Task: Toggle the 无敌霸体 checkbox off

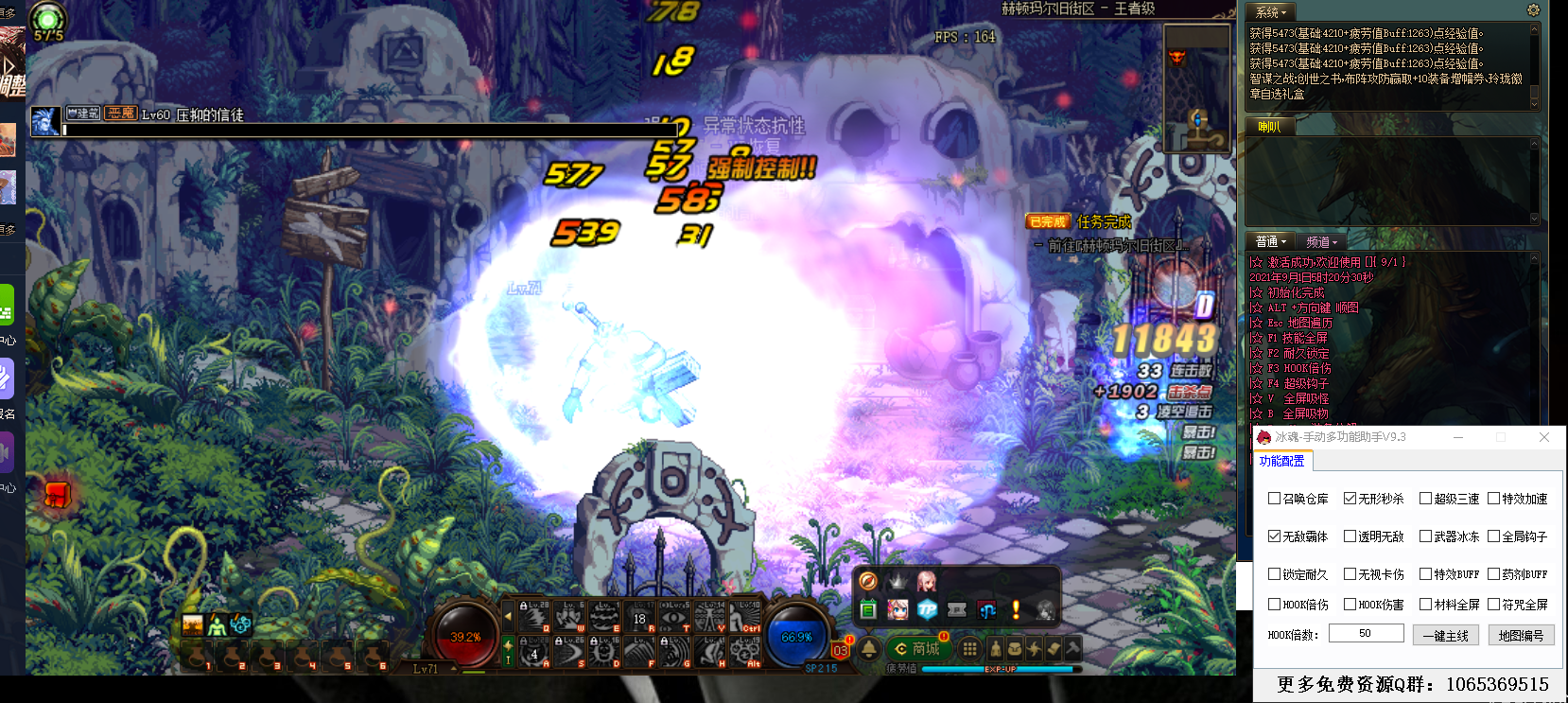Action: (x=1275, y=536)
